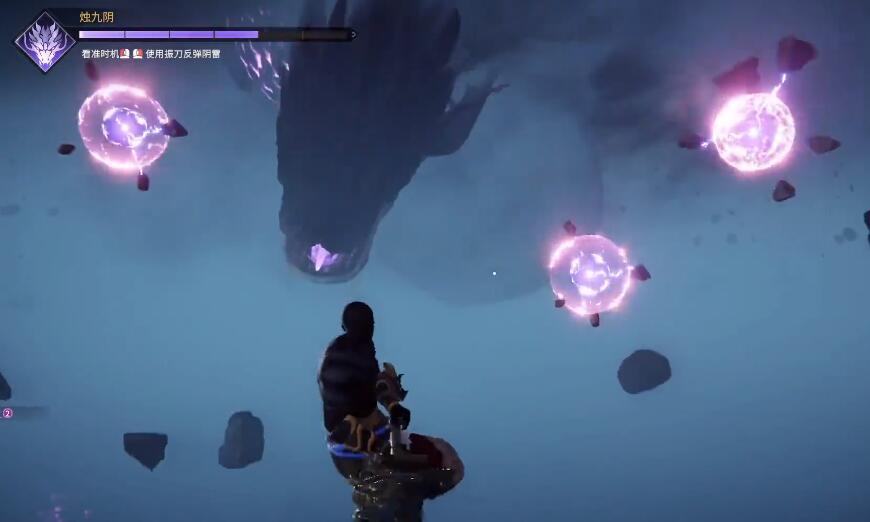Click the 烛九阴 dragon boss portrait icon
Viewport: 870px width, 522px height.
point(45,43)
